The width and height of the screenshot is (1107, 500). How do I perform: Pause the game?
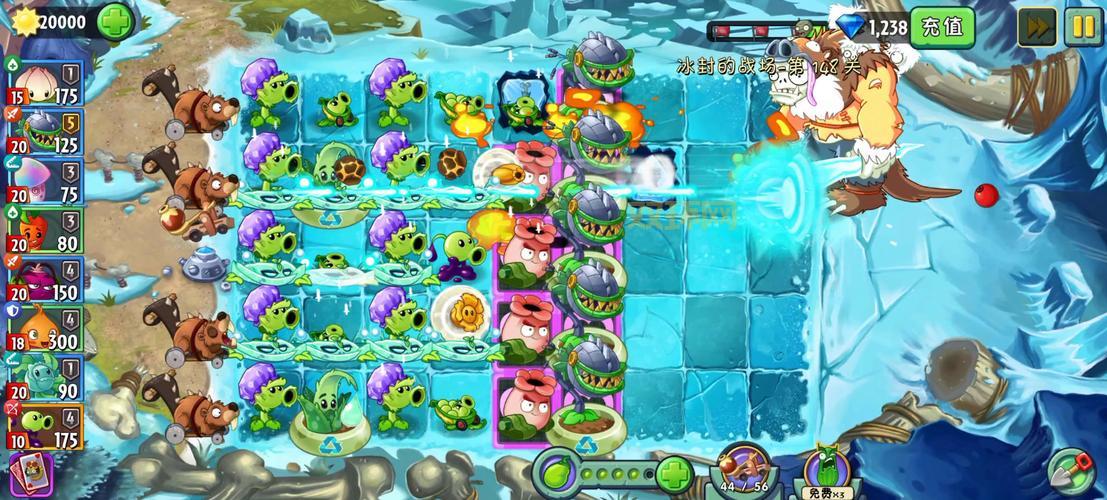(x=1082, y=27)
